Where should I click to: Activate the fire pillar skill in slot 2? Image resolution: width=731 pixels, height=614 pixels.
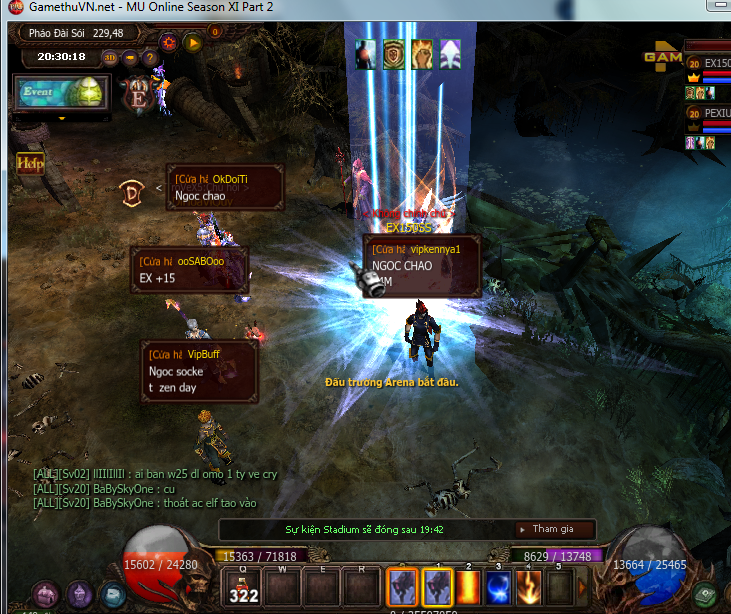(468, 587)
